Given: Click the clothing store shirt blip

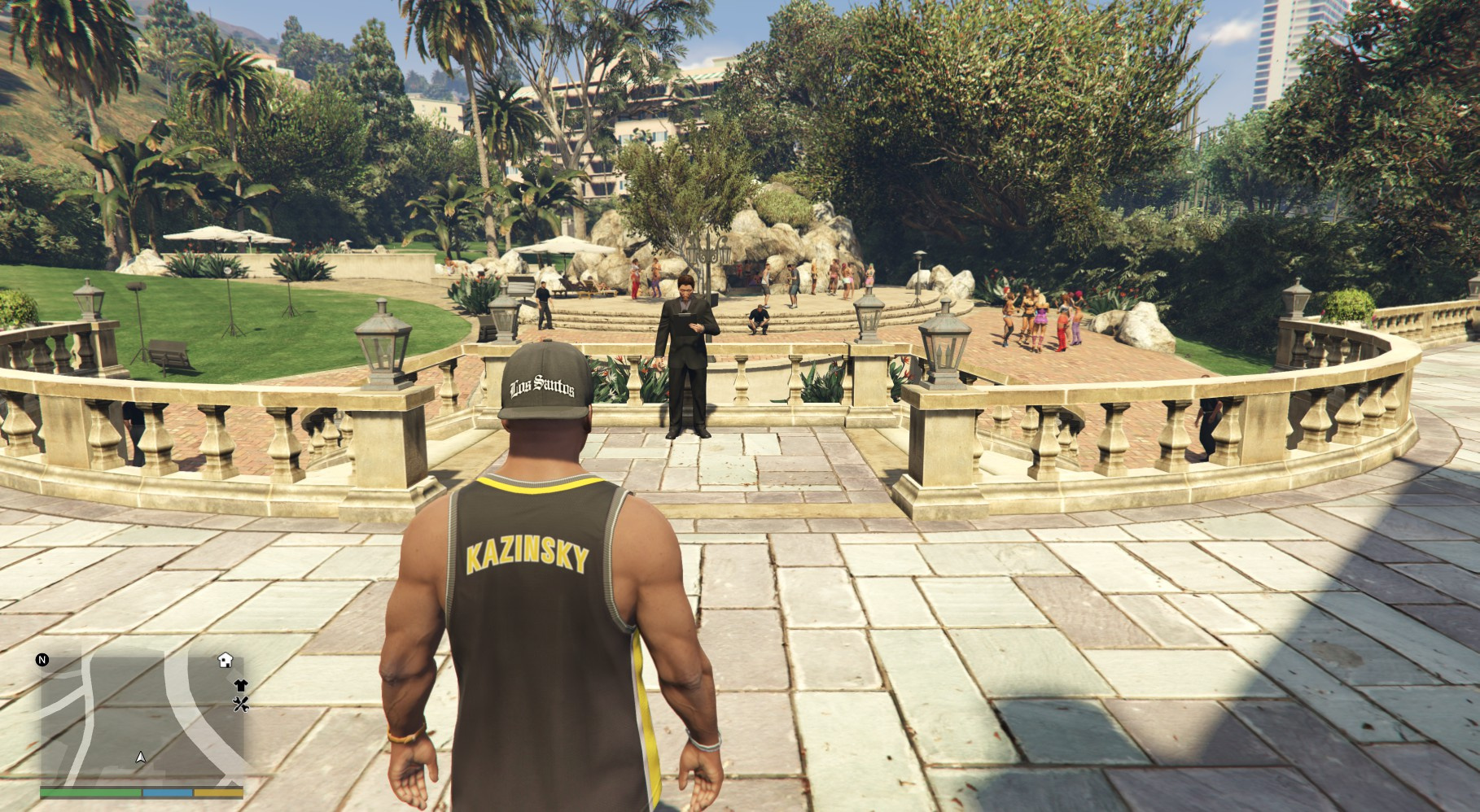Looking at the screenshot, I should click(240, 686).
